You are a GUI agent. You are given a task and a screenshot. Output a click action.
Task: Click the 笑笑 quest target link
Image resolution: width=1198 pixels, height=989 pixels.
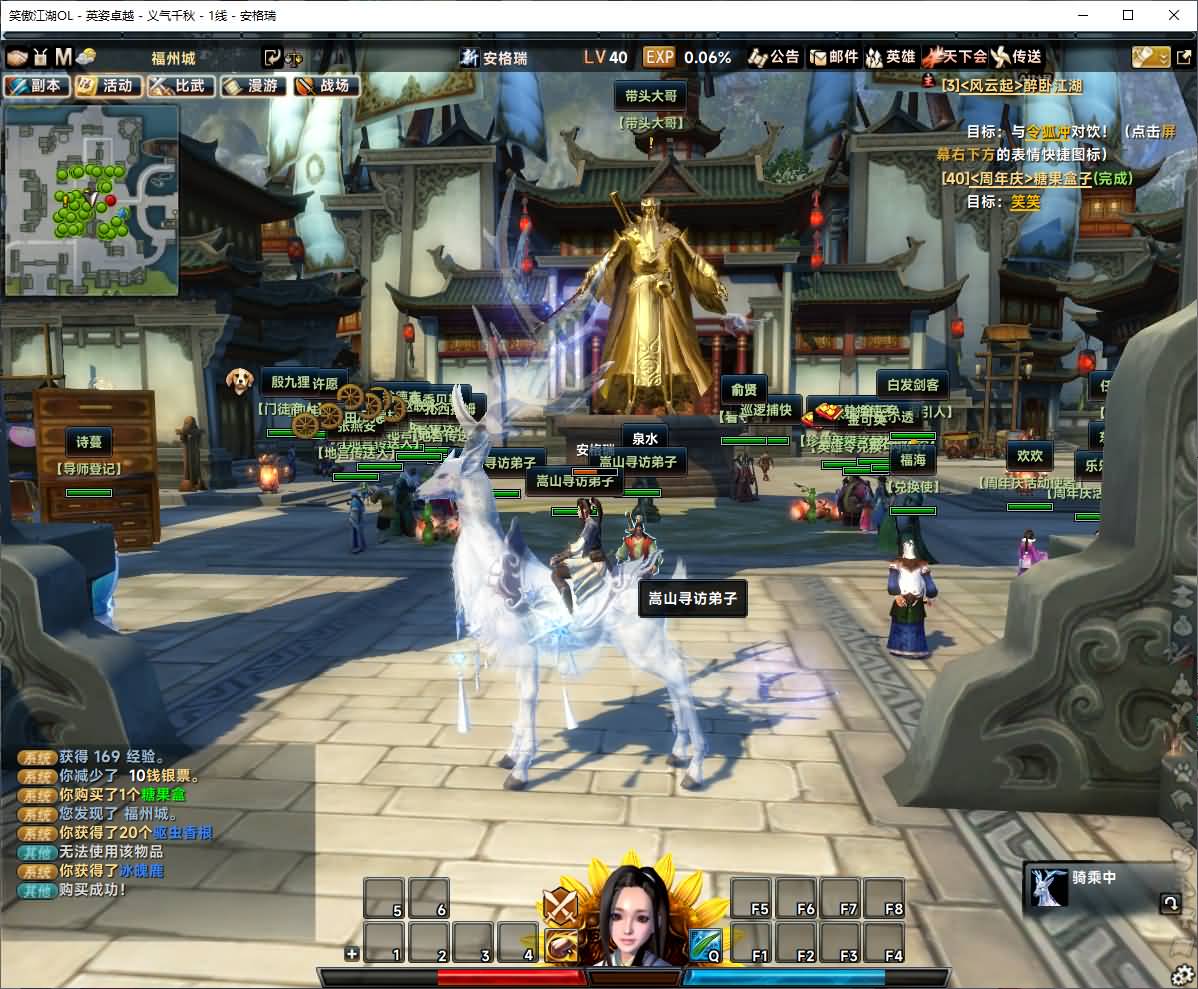[1025, 201]
